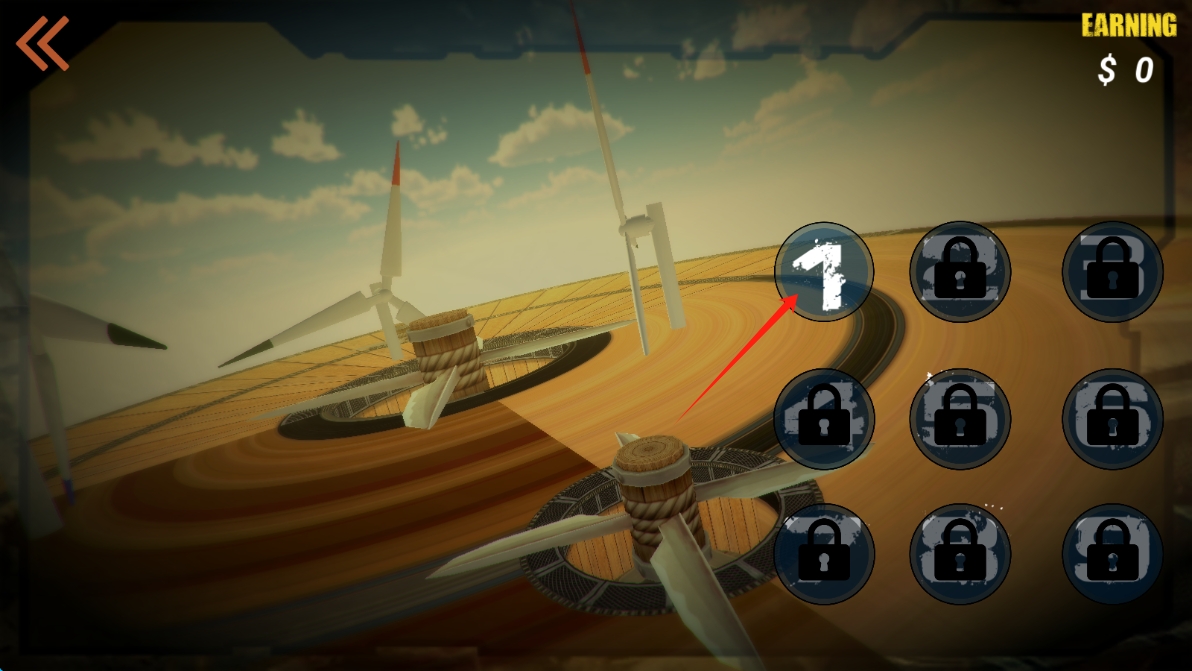Image resolution: width=1192 pixels, height=671 pixels.
Task: Pick the locked level 6 tile
Action: point(1112,419)
